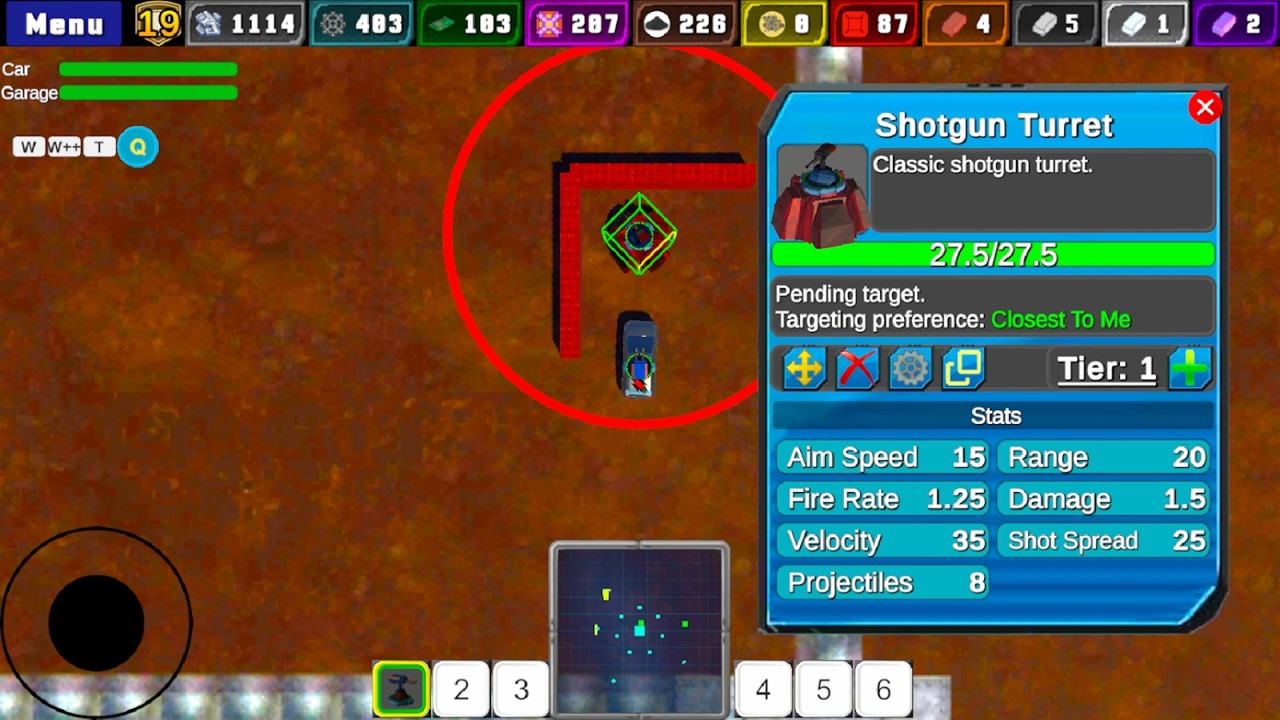Select hotbar slot 6

coord(883,689)
